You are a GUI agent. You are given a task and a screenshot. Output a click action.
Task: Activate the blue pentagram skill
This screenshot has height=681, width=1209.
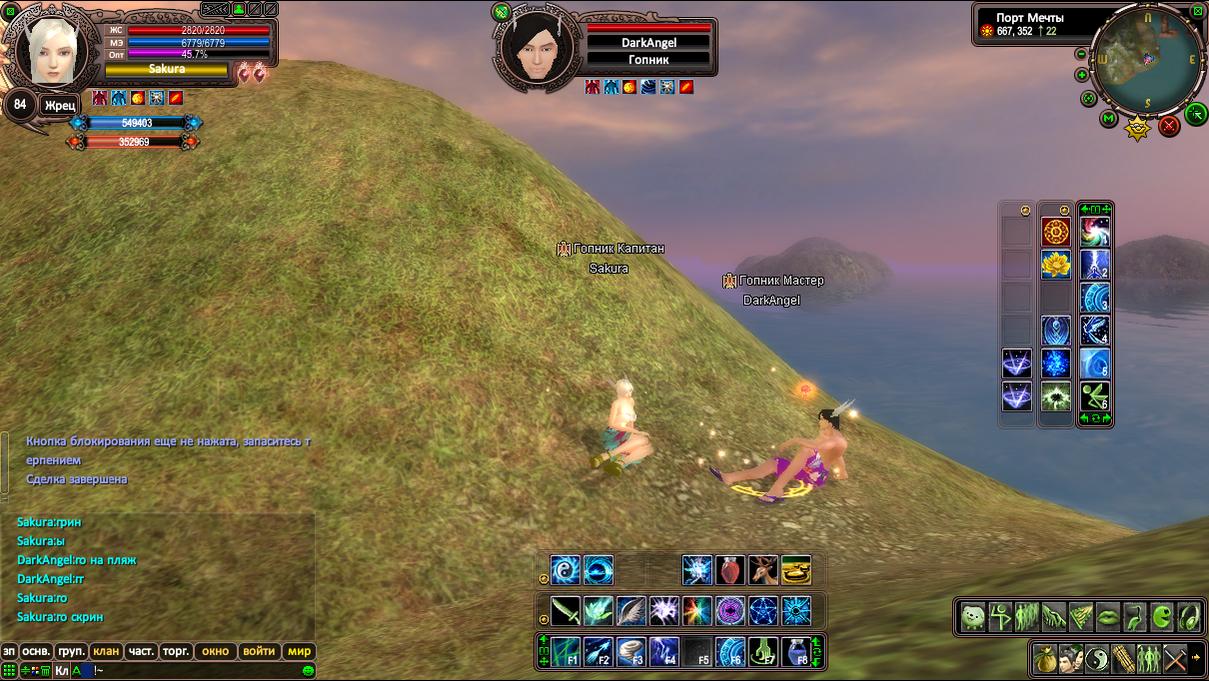point(763,610)
